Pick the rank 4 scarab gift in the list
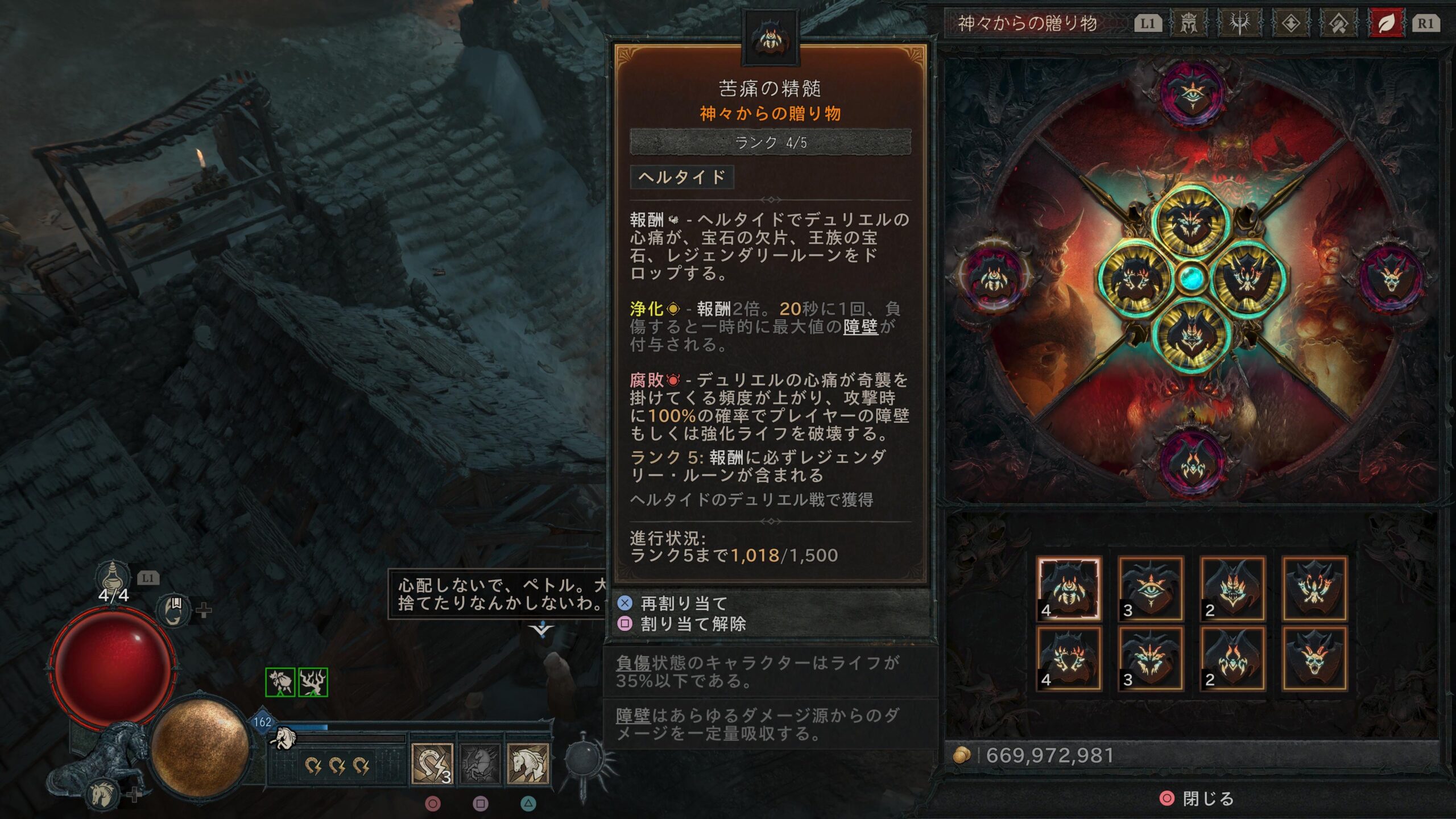 [1069, 588]
